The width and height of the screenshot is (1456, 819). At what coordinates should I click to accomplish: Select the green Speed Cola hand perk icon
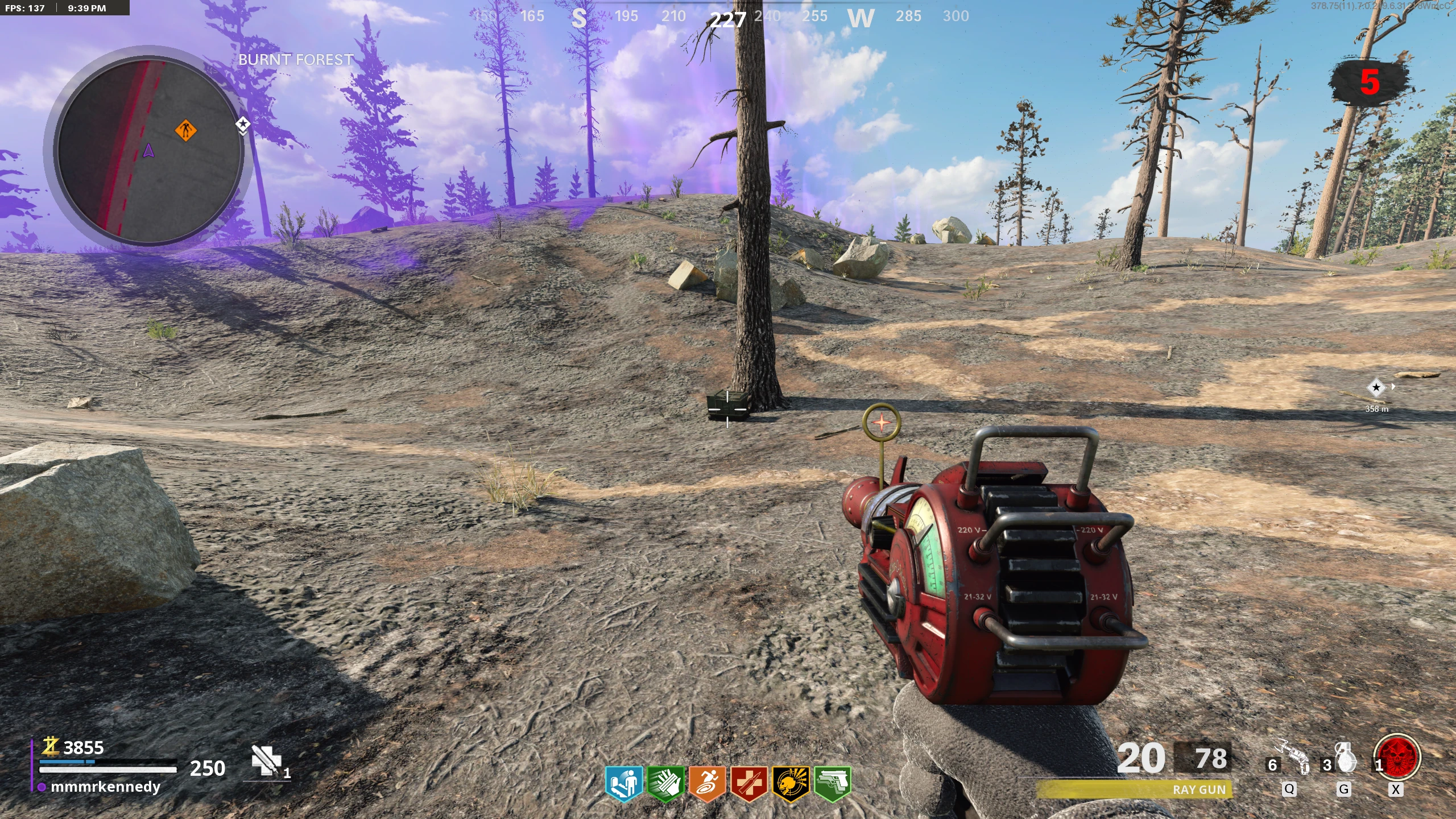point(665,784)
